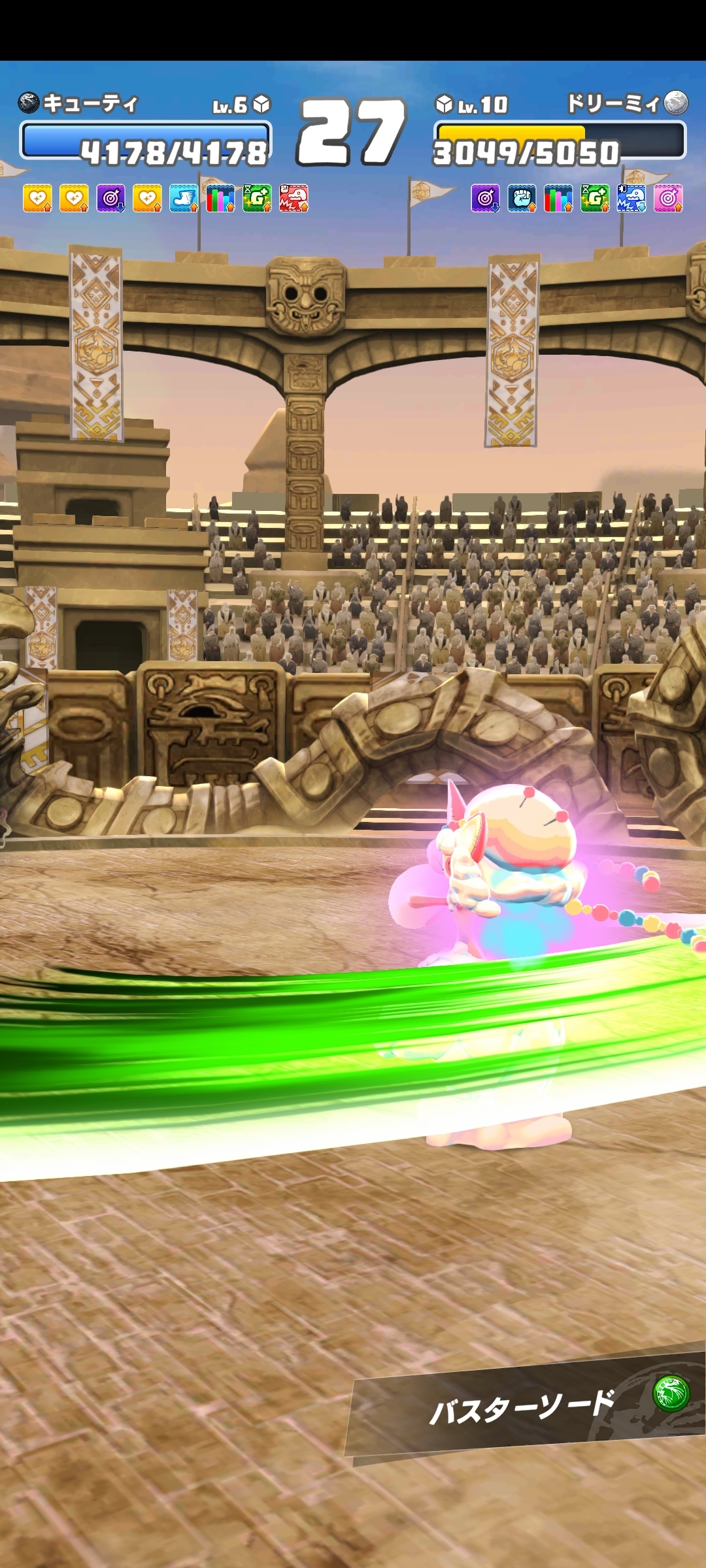This screenshot has height=1568, width=706.
Task: View Dreamy's rainbow bars buff icon
Action: tap(558, 198)
